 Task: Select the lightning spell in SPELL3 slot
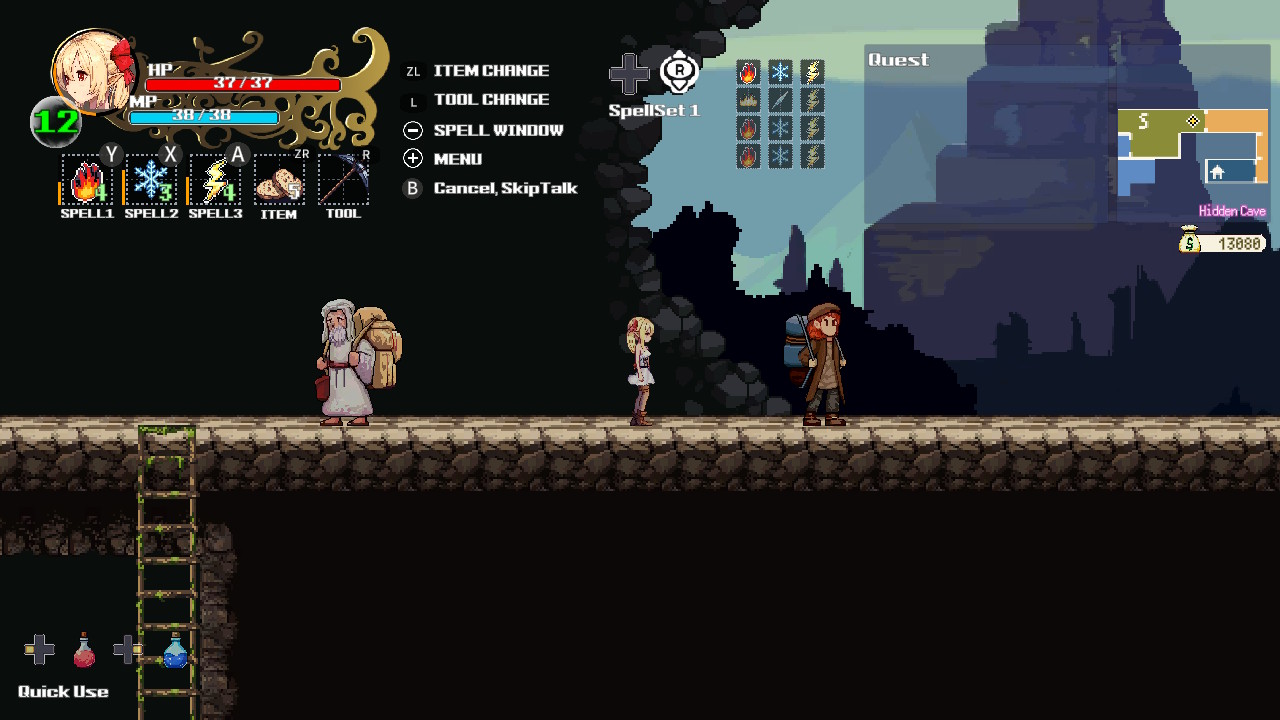click(214, 182)
